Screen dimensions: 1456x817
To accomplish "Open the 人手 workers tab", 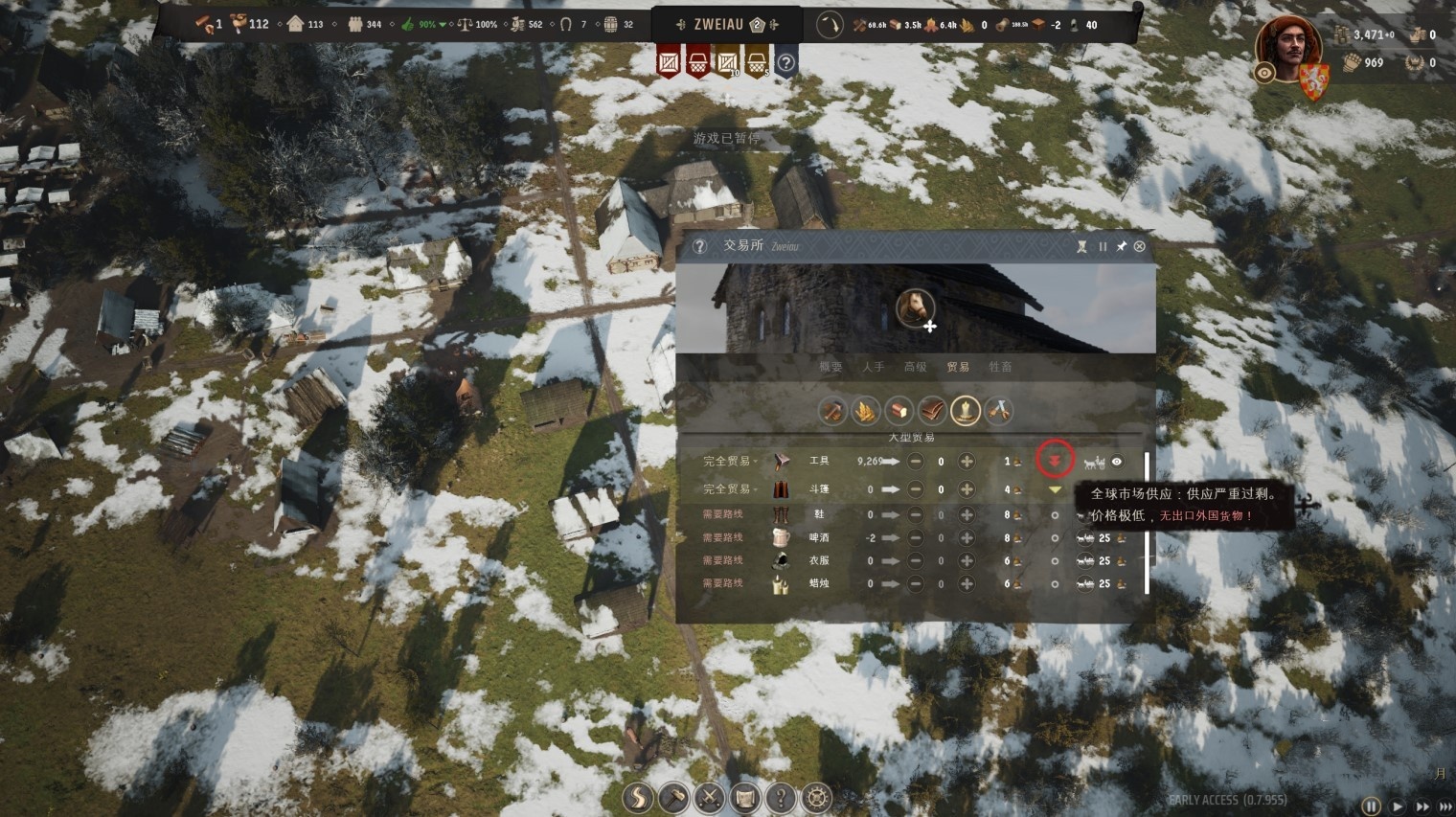I will pyautogui.click(x=873, y=367).
